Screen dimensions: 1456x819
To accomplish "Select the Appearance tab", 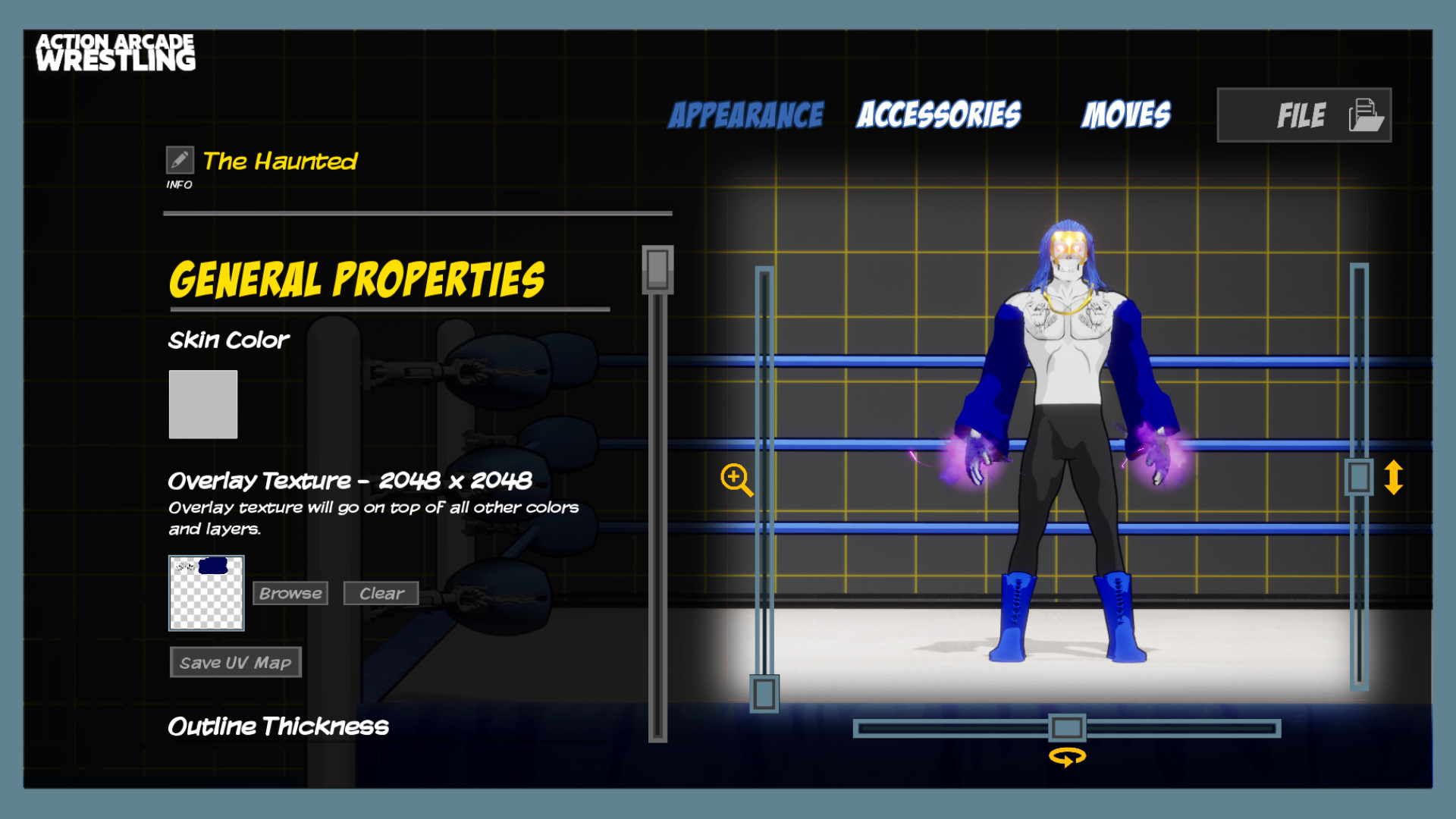I will tap(745, 115).
